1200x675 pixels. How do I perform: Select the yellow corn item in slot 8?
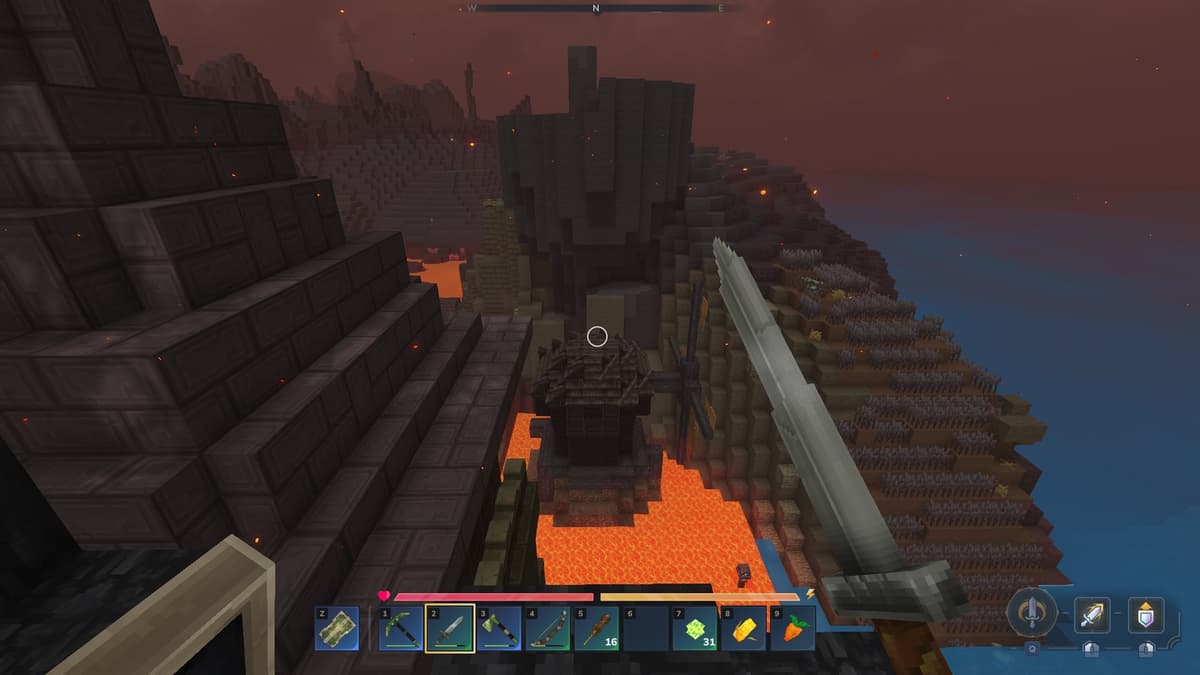click(743, 629)
